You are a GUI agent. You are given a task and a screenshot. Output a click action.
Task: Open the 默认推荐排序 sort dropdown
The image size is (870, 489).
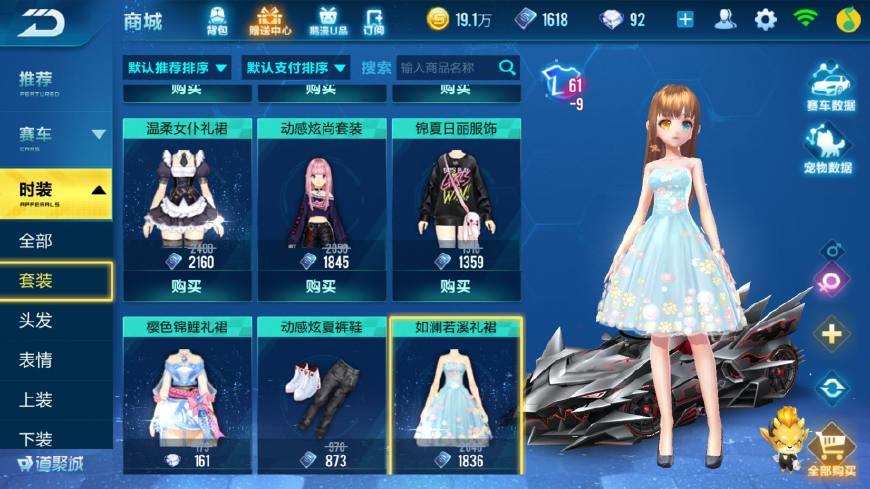[x=177, y=68]
